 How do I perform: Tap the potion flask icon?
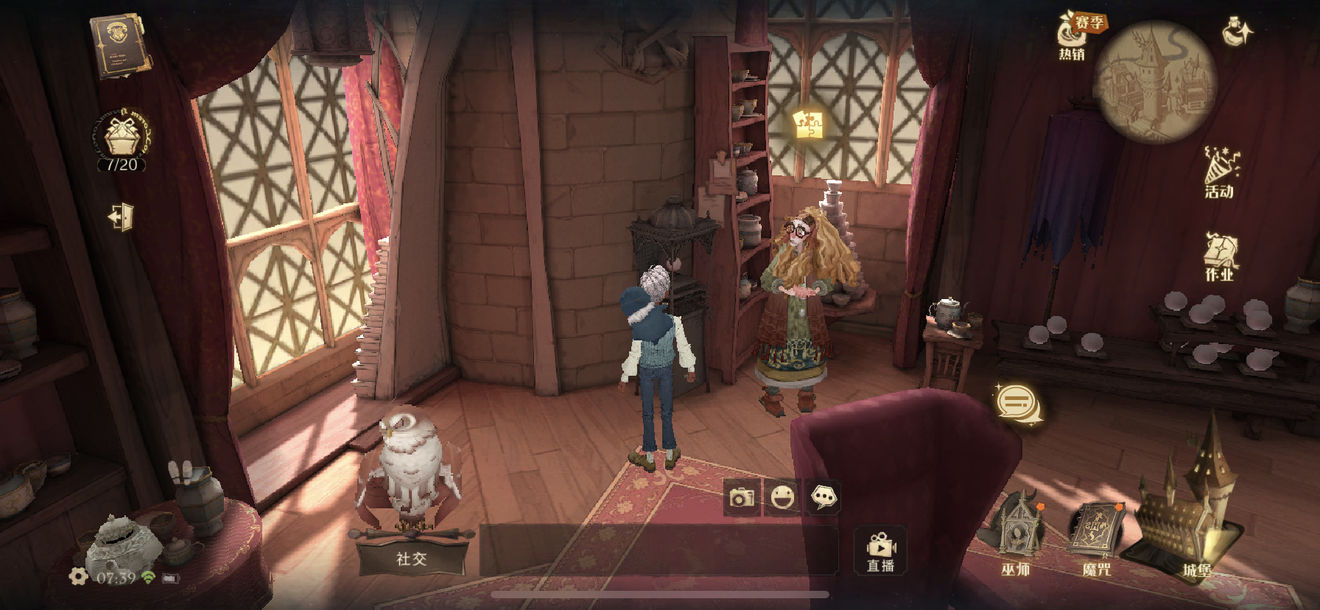[1238, 31]
